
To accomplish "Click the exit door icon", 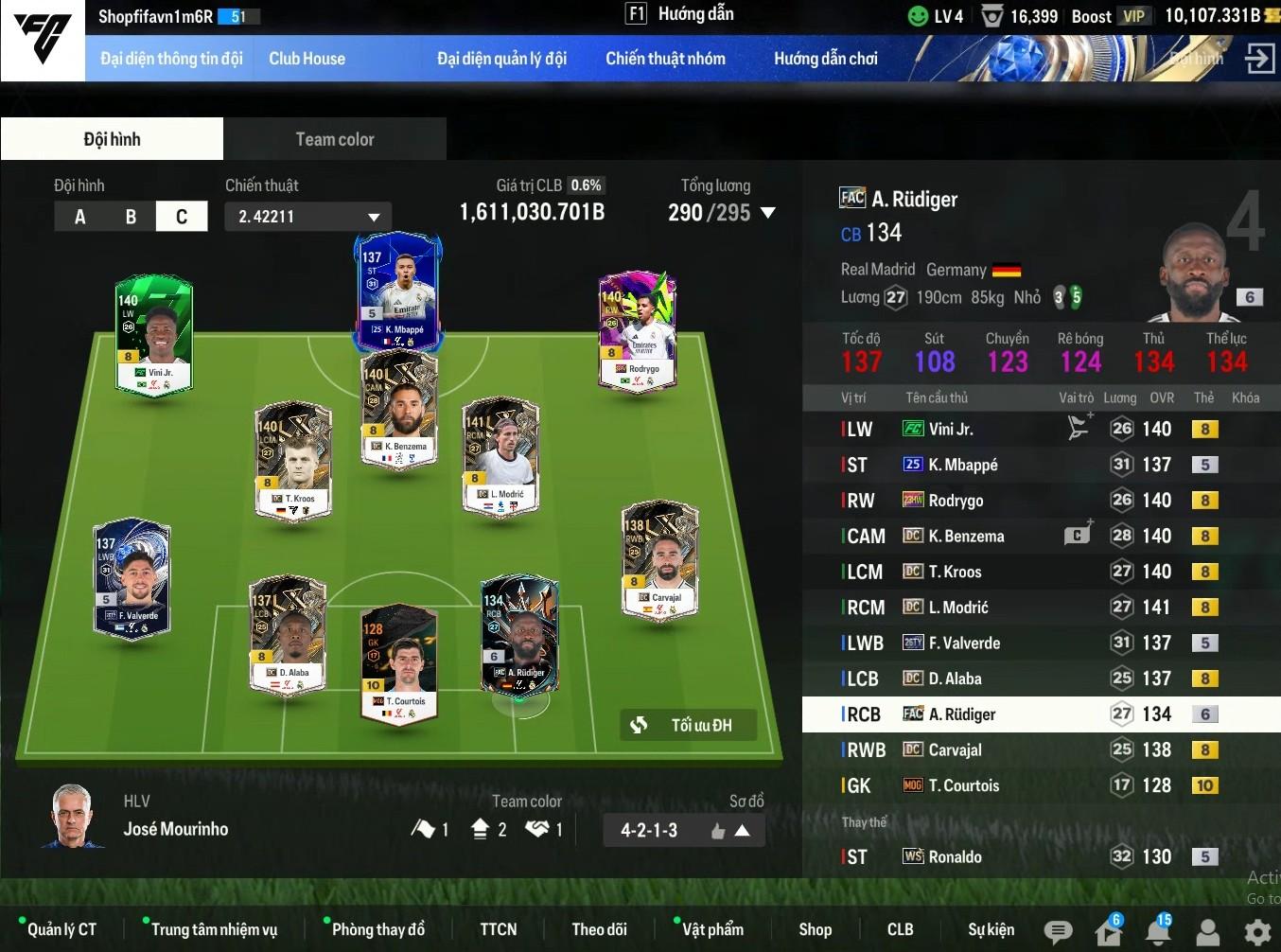I will pos(1259,59).
